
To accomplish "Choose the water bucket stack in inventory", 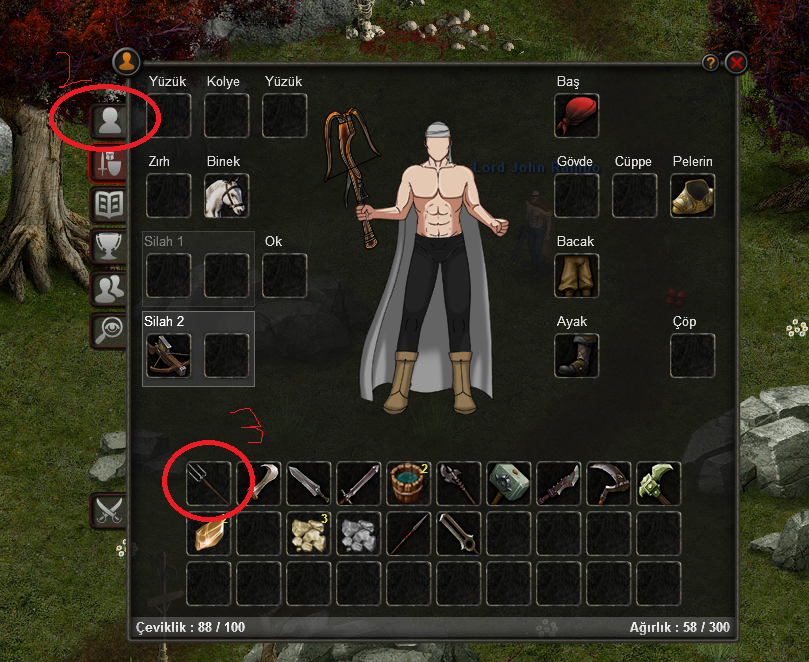I will point(409,484).
